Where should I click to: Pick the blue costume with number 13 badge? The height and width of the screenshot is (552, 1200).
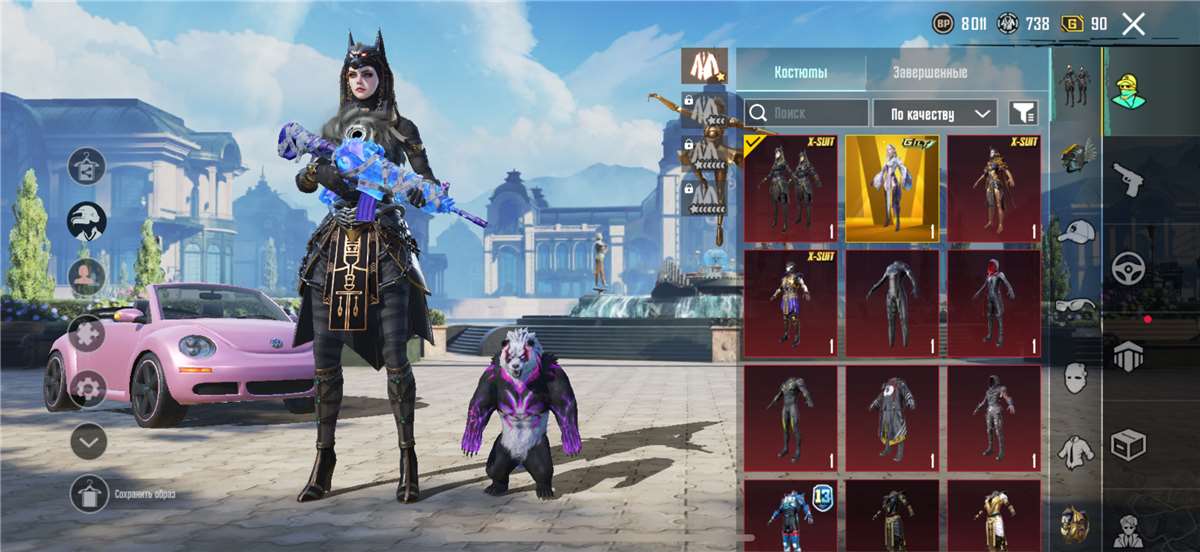pos(791,515)
